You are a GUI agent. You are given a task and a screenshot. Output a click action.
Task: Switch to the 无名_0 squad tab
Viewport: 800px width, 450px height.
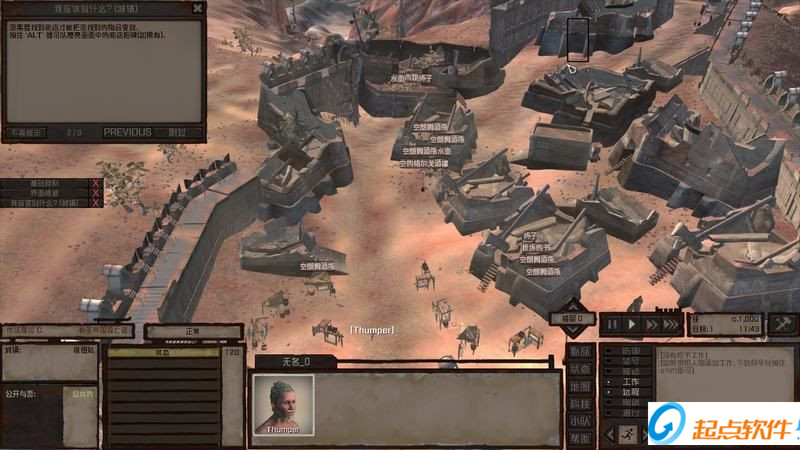(x=294, y=361)
